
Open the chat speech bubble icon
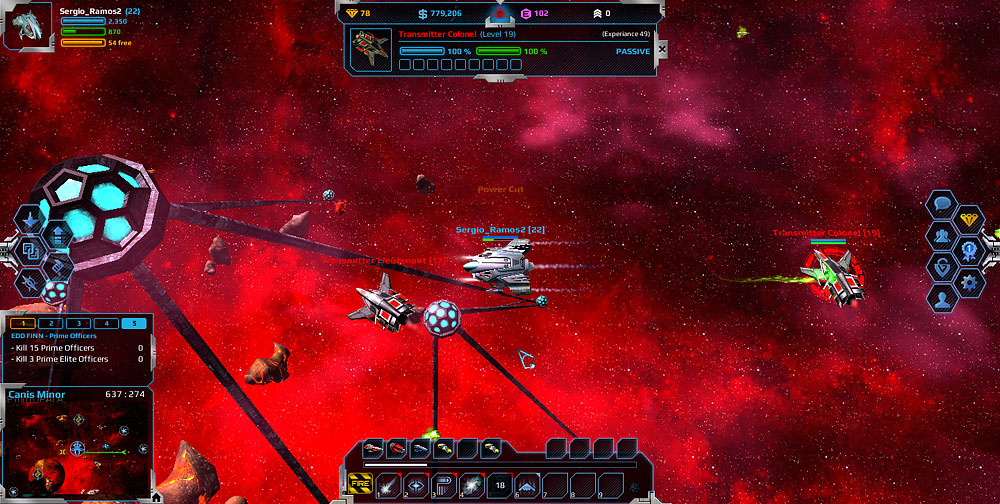tap(942, 205)
